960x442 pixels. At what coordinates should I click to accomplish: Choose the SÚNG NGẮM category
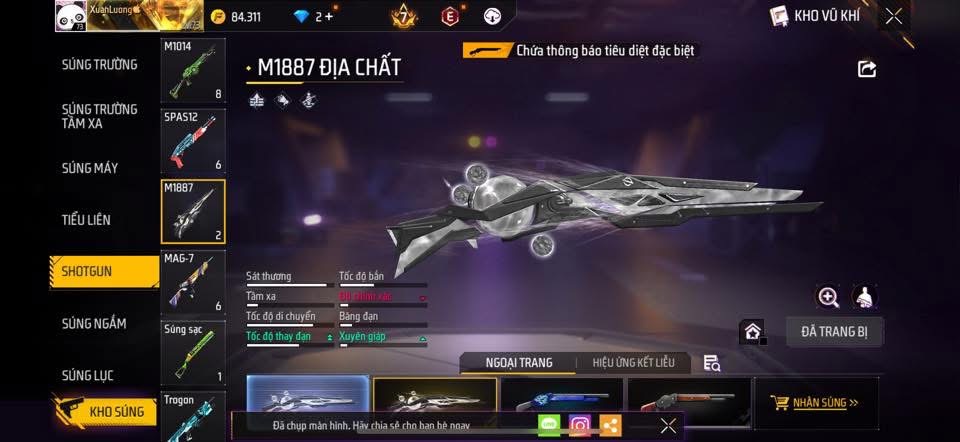pos(94,323)
